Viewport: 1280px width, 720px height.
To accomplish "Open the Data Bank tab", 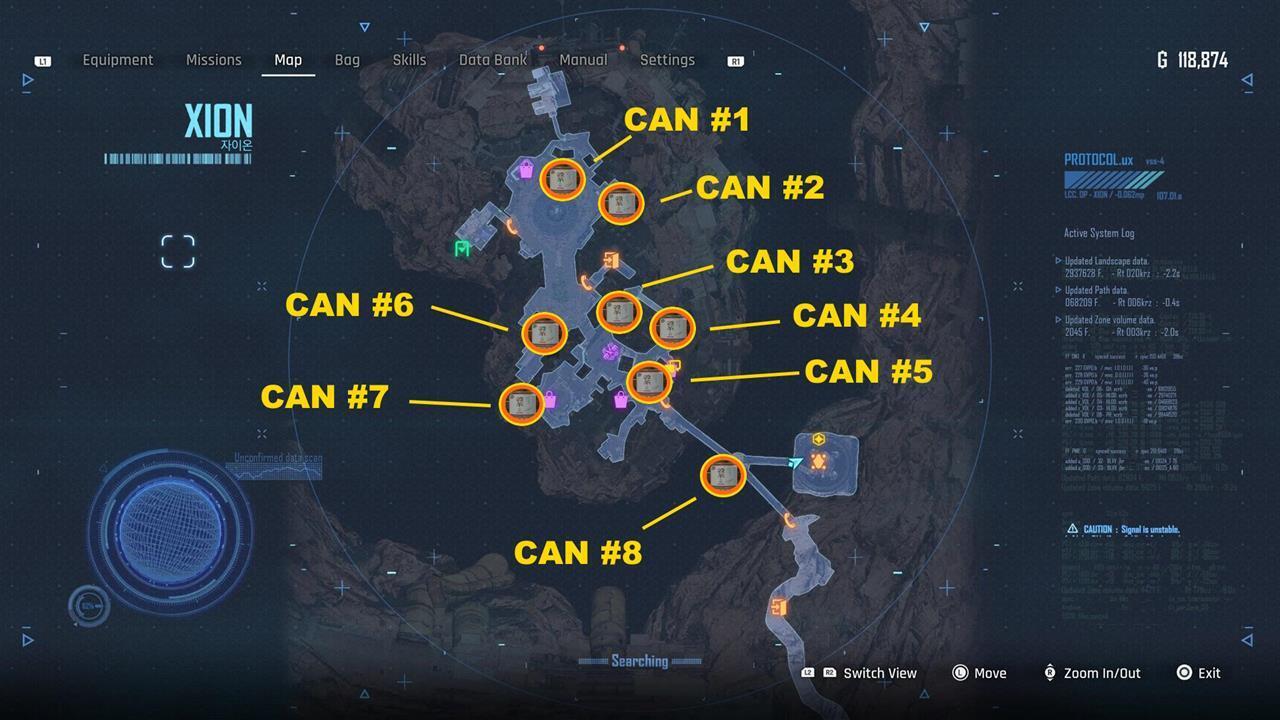I will click(x=493, y=60).
